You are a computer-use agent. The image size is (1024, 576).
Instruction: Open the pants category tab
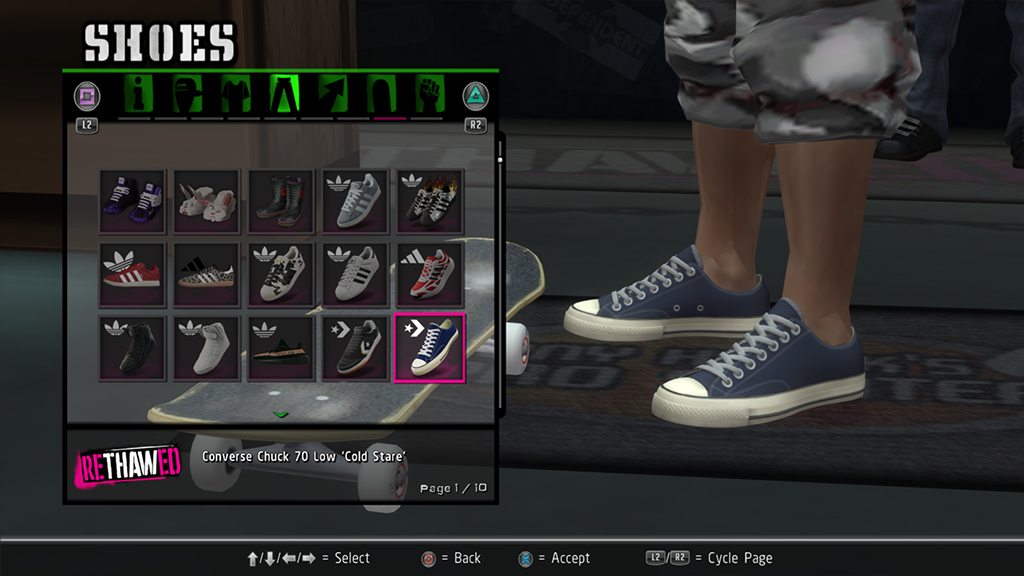(x=283, y=96)
